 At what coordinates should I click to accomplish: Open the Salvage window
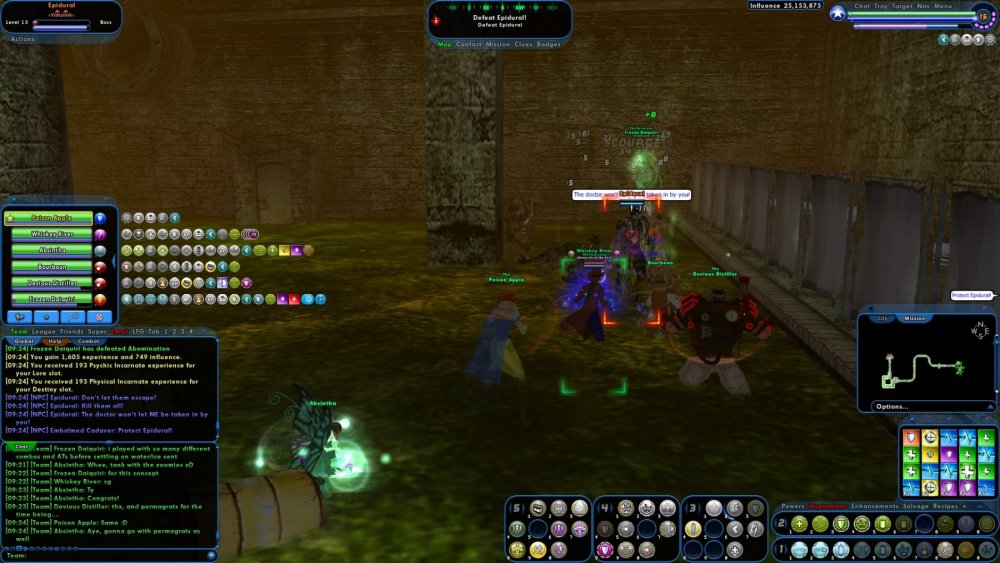(916, 506)
